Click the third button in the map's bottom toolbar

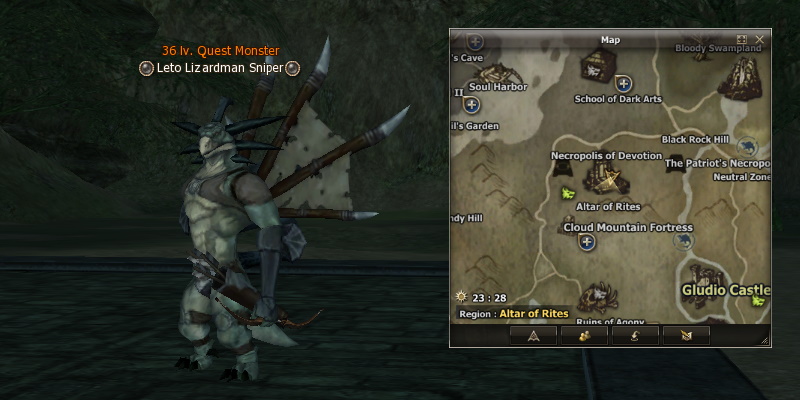pos(637,335)
